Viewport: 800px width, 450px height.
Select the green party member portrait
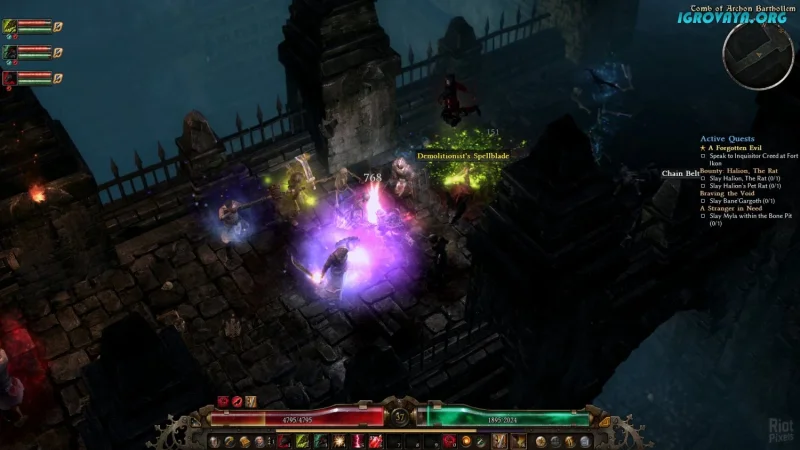coord(10,51)
